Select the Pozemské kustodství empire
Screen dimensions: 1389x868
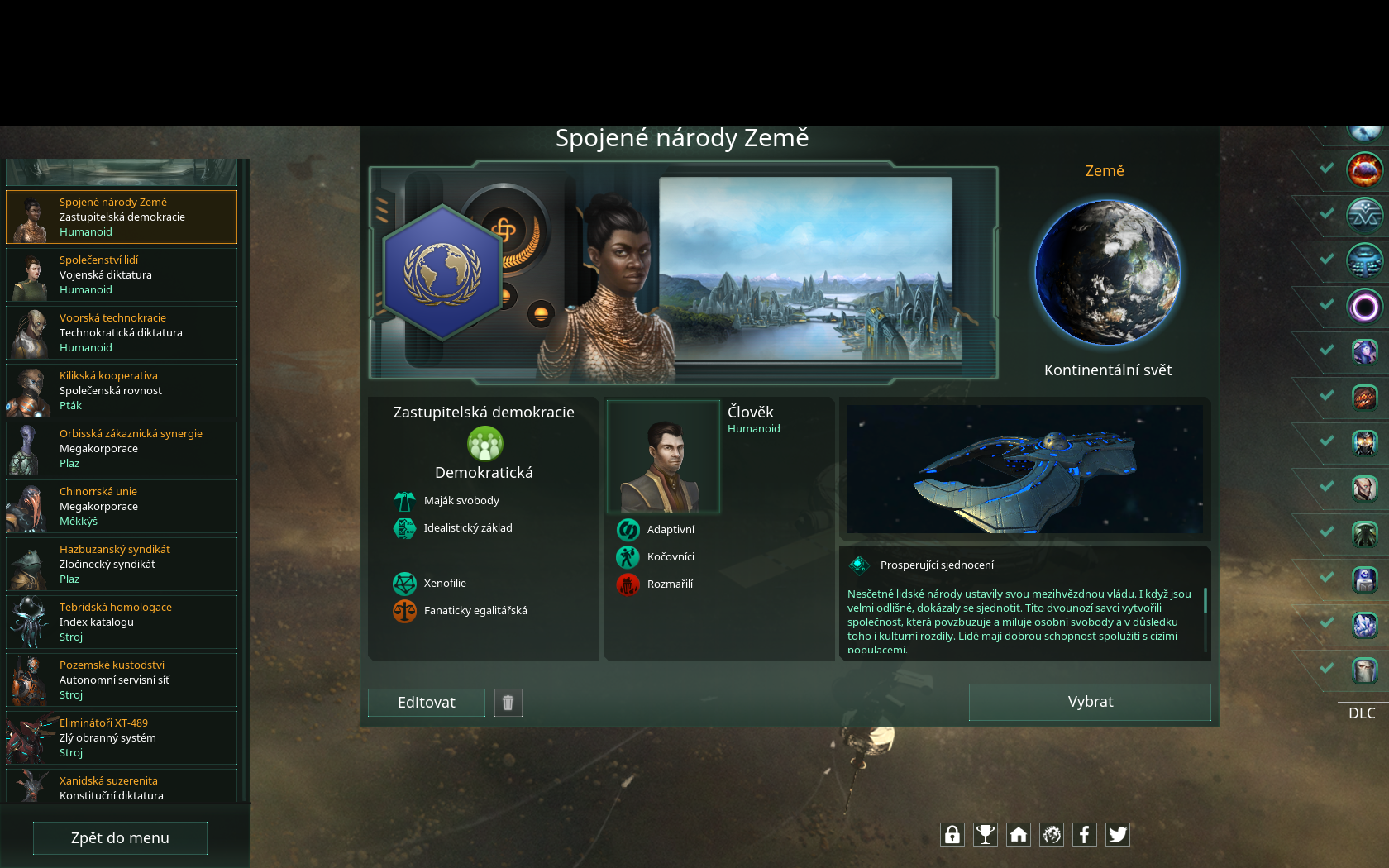[x=122, y=680]
